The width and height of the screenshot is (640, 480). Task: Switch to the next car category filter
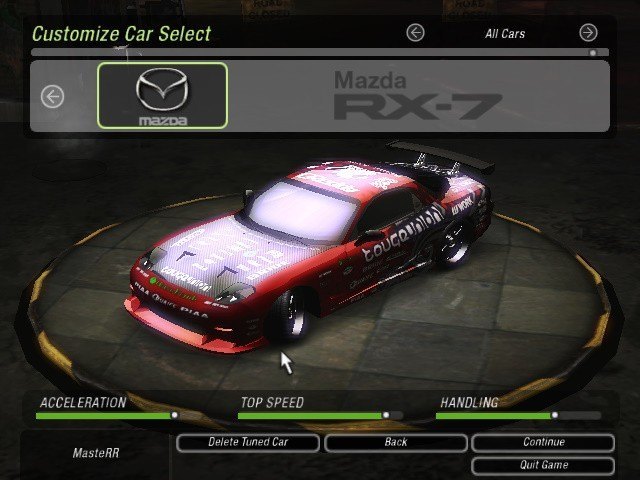click(588, 33)
